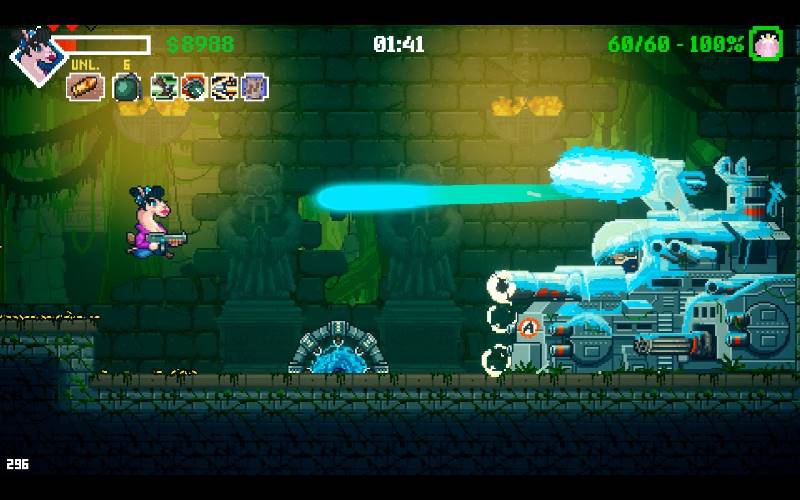
Task: Activate the red and teal creature perk icon
Action: [194, 87]
